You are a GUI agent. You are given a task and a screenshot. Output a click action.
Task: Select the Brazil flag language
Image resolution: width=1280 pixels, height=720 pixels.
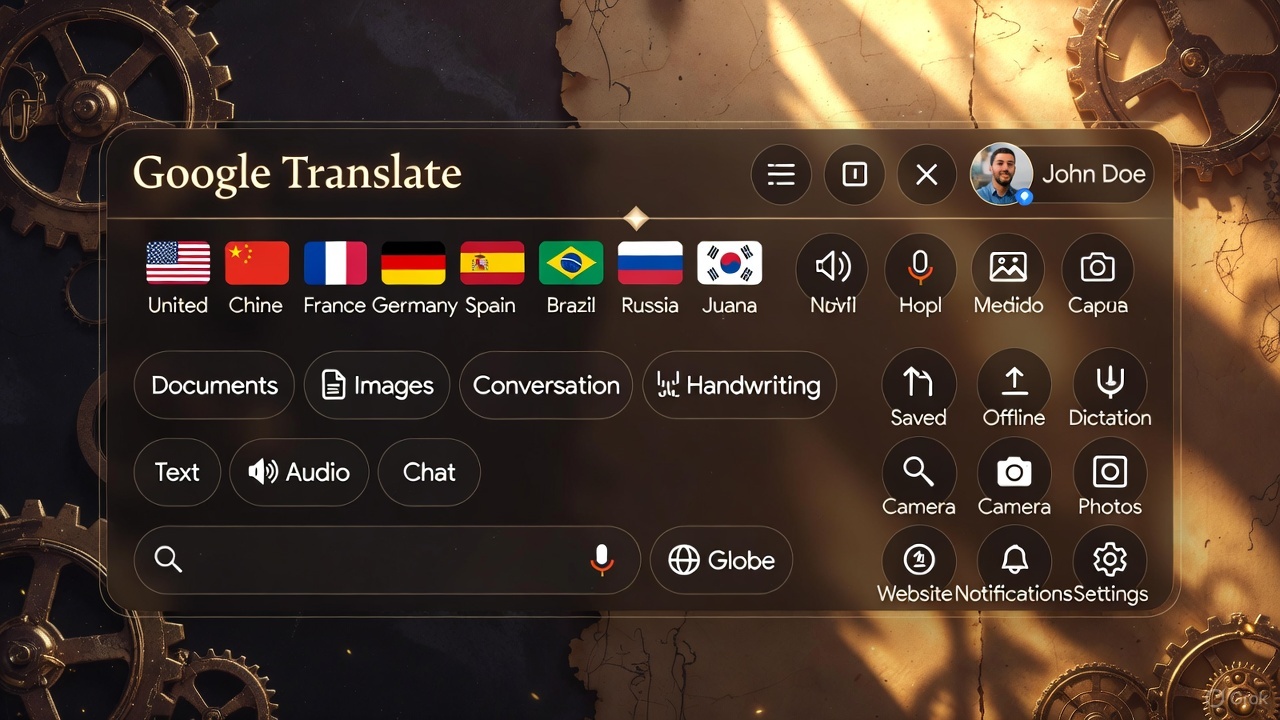pos(571,262)
